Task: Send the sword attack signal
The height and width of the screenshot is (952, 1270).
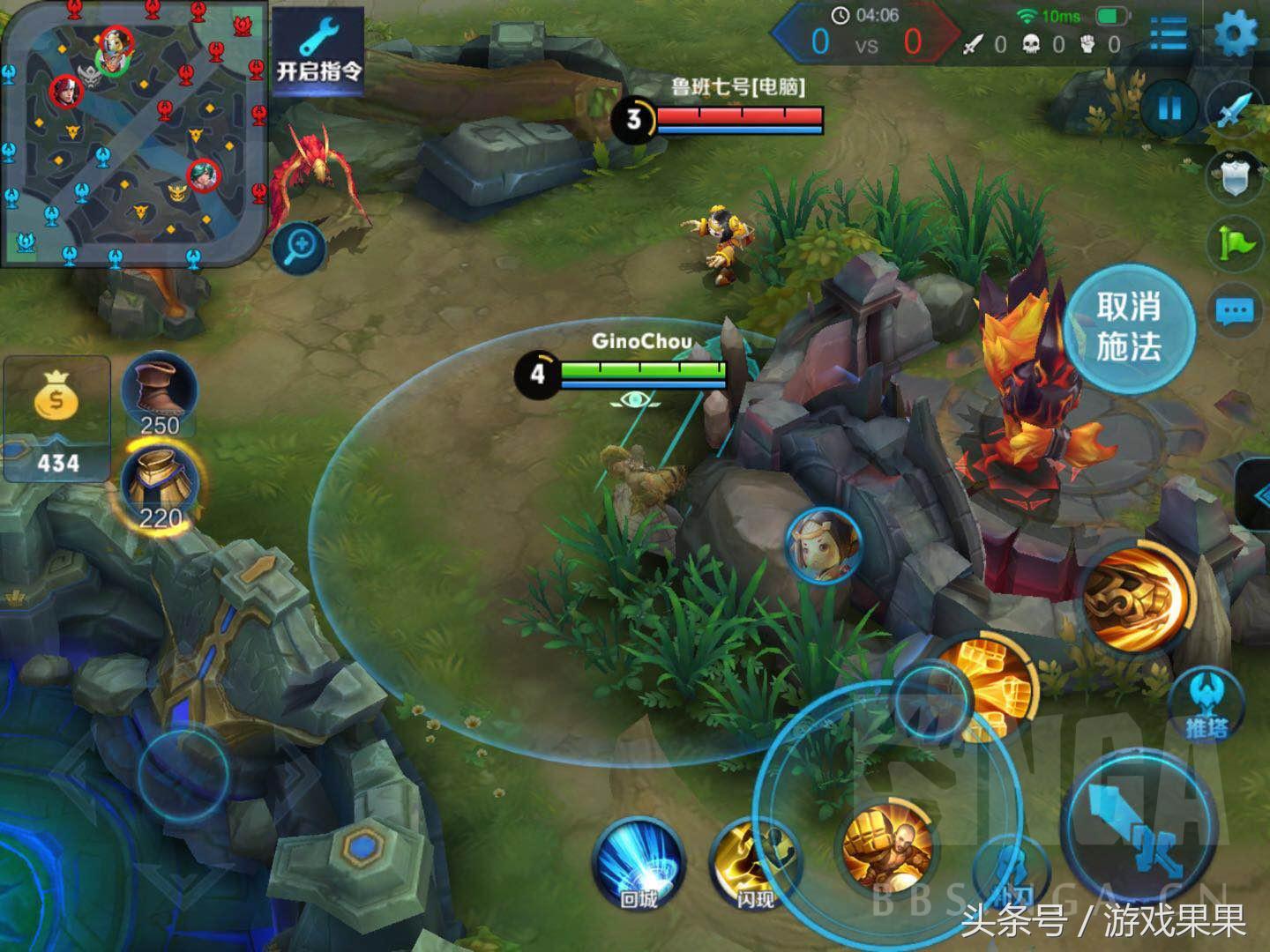Action: point(1235,109)
